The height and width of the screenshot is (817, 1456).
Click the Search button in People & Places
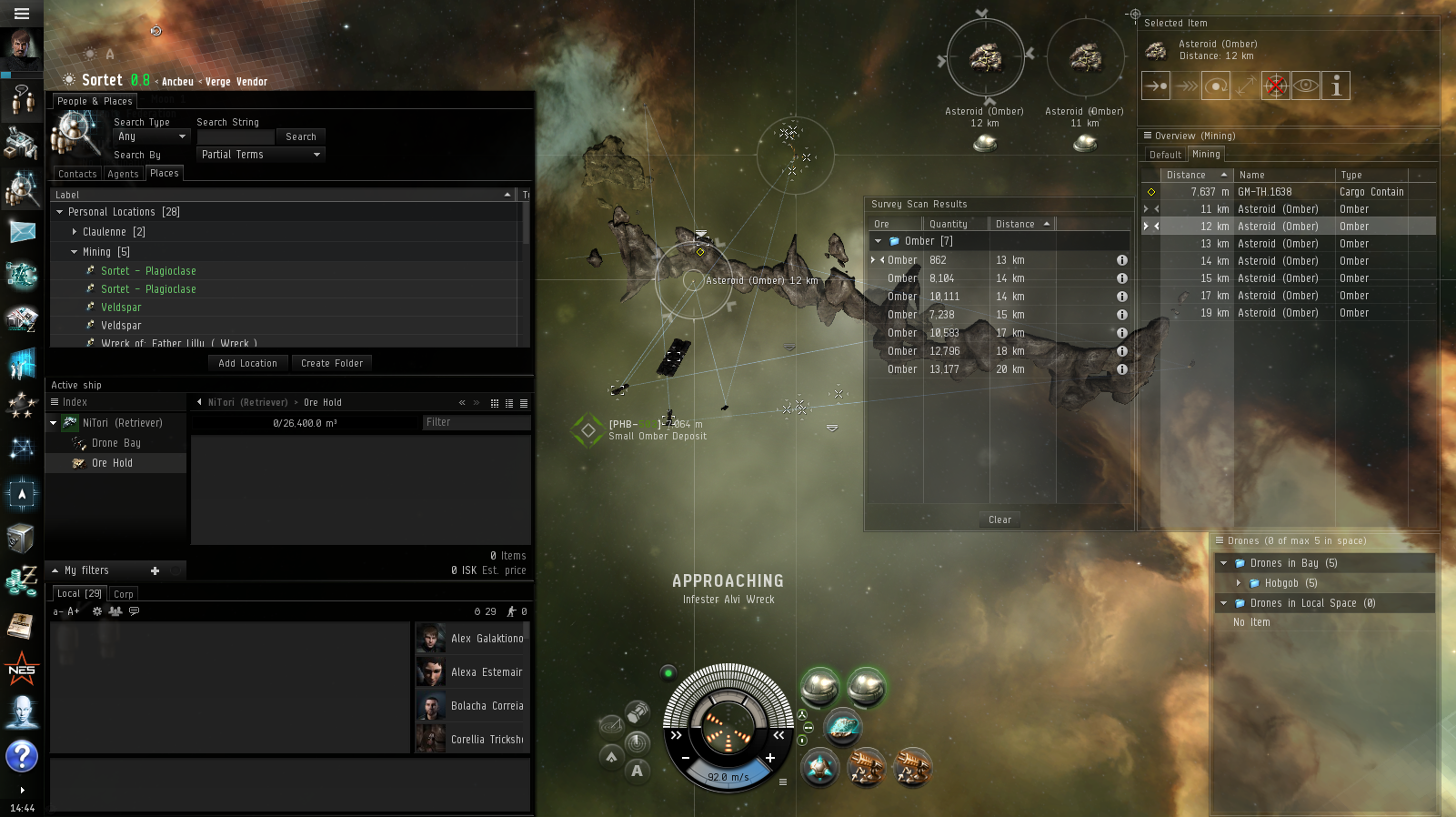coord(300,136)
